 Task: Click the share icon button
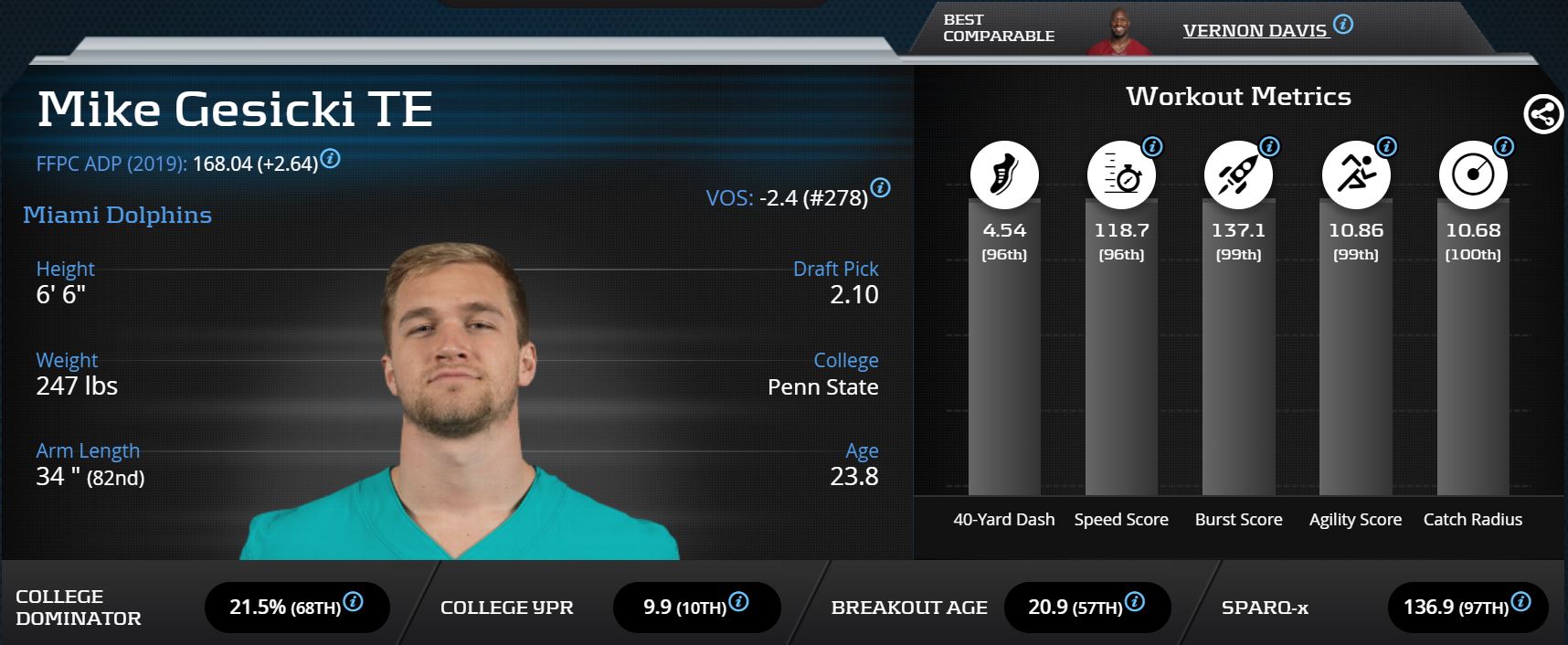click(1543, 115)
